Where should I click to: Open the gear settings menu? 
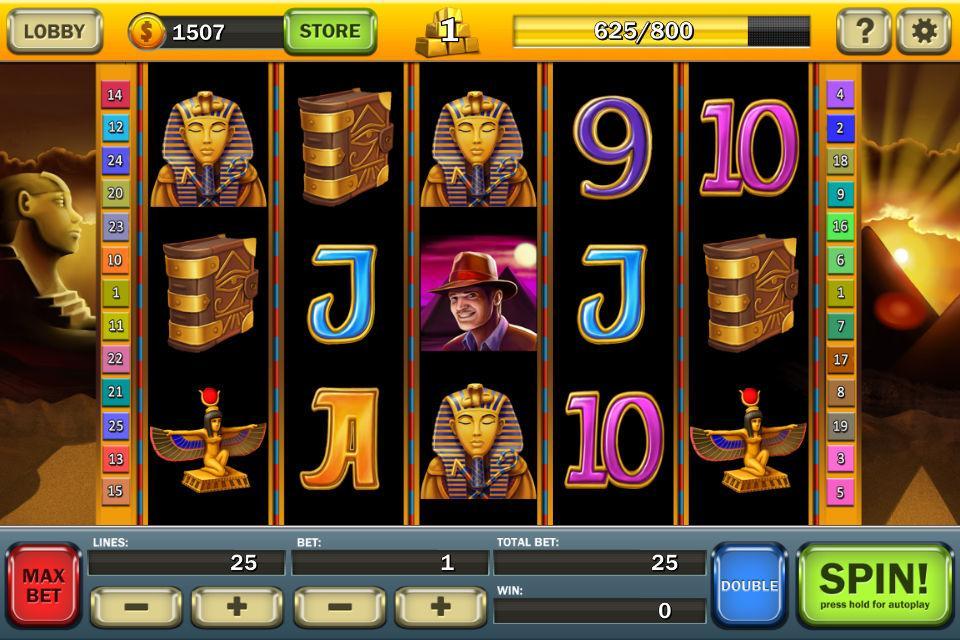click(x=923, y=31)
